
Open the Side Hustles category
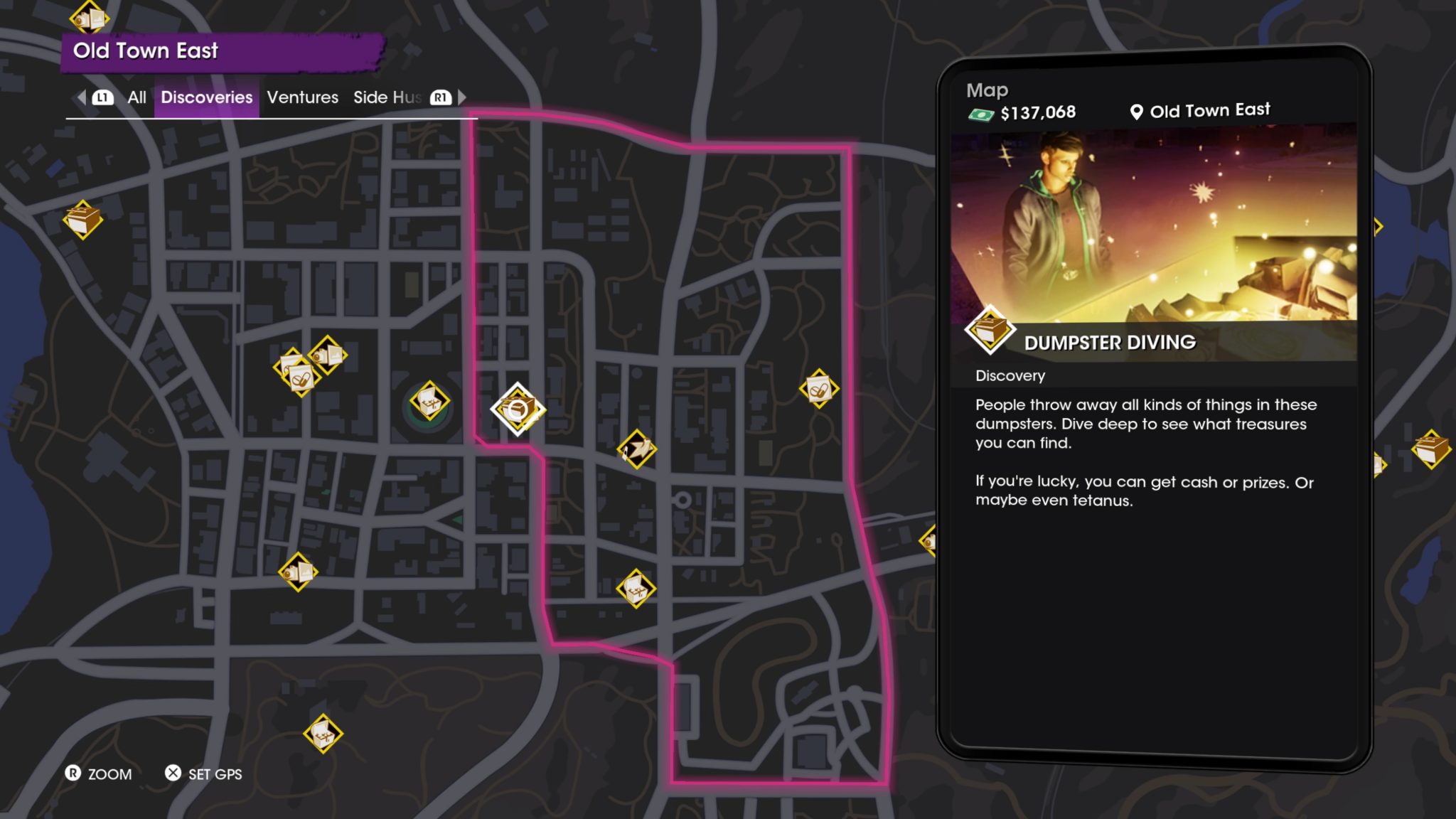387,97
